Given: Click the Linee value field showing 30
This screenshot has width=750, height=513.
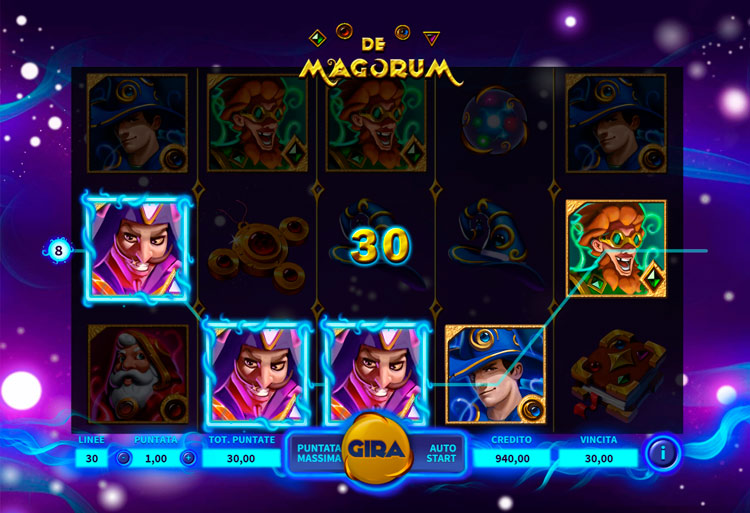Looking at the screenshot, I should [92, 458].
